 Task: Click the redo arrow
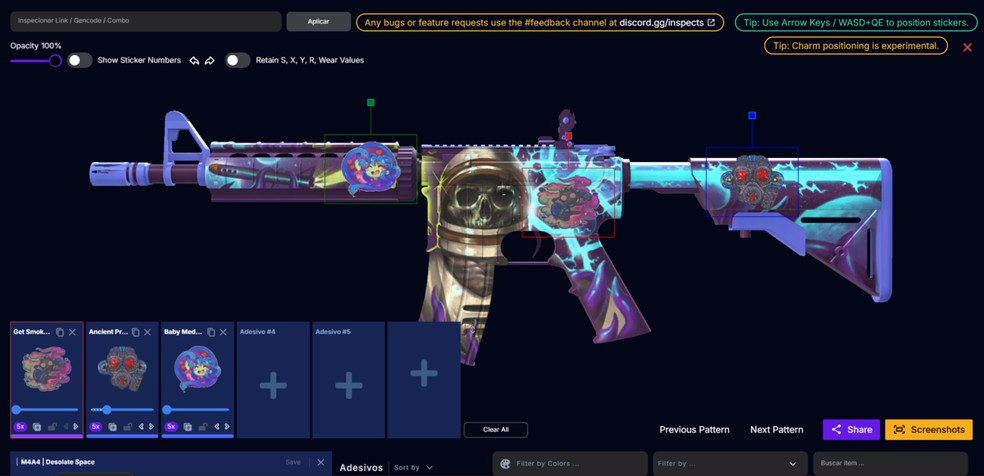coord(210,61)
